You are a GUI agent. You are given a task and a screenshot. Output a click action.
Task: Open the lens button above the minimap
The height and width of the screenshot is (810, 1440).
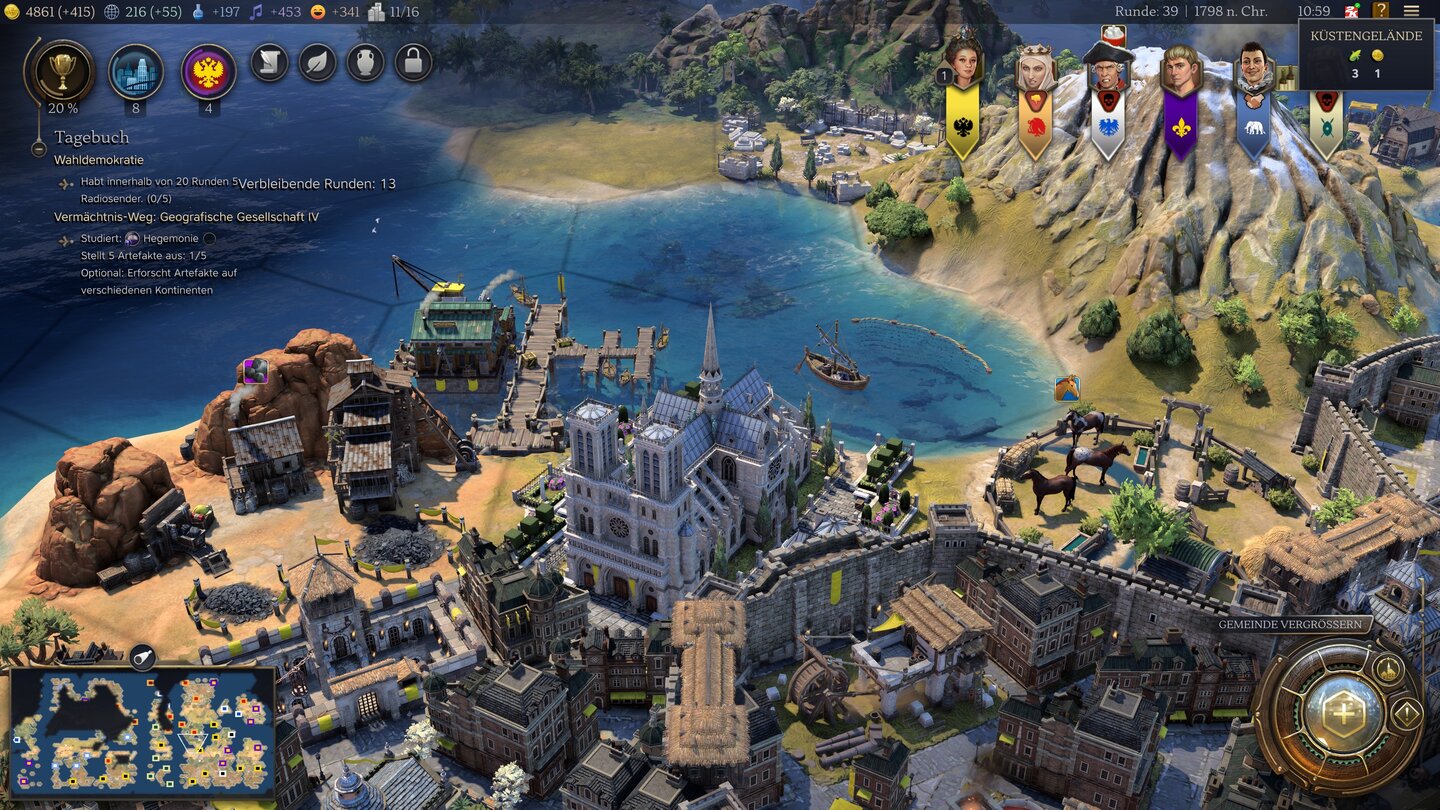click(142, 657)
